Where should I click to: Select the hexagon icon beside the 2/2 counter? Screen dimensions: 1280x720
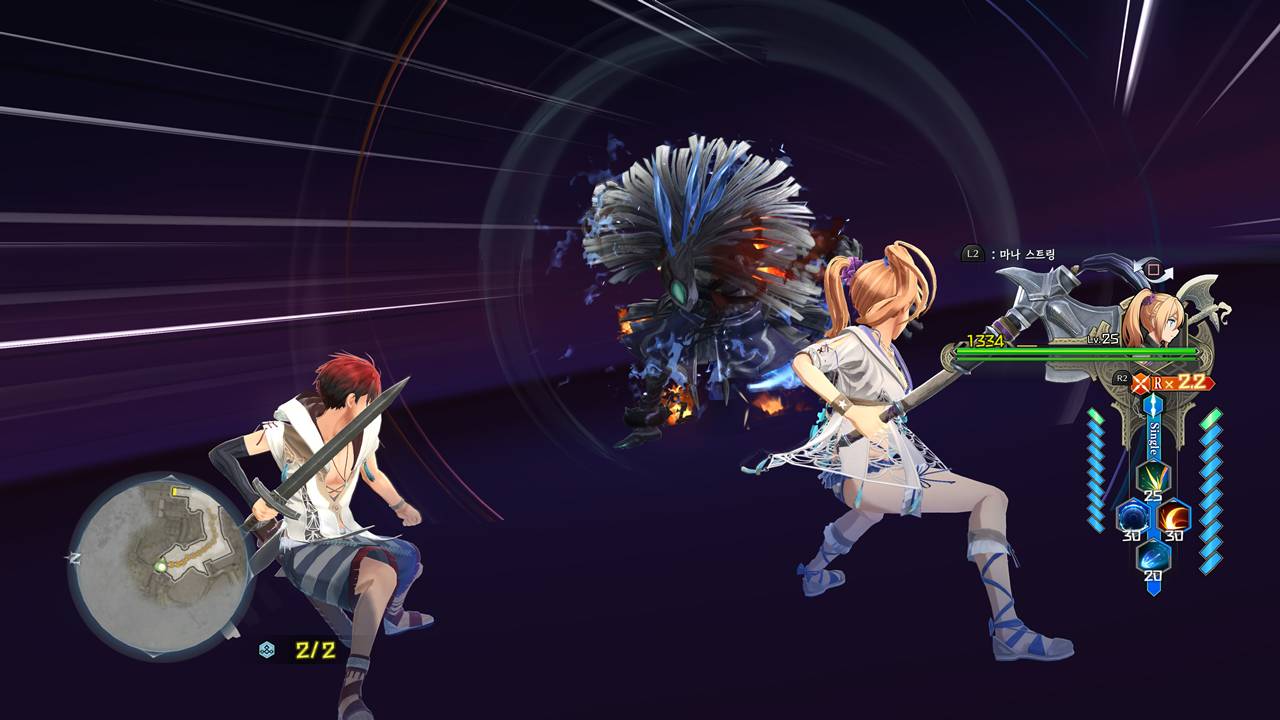click(x=267, y=650)
